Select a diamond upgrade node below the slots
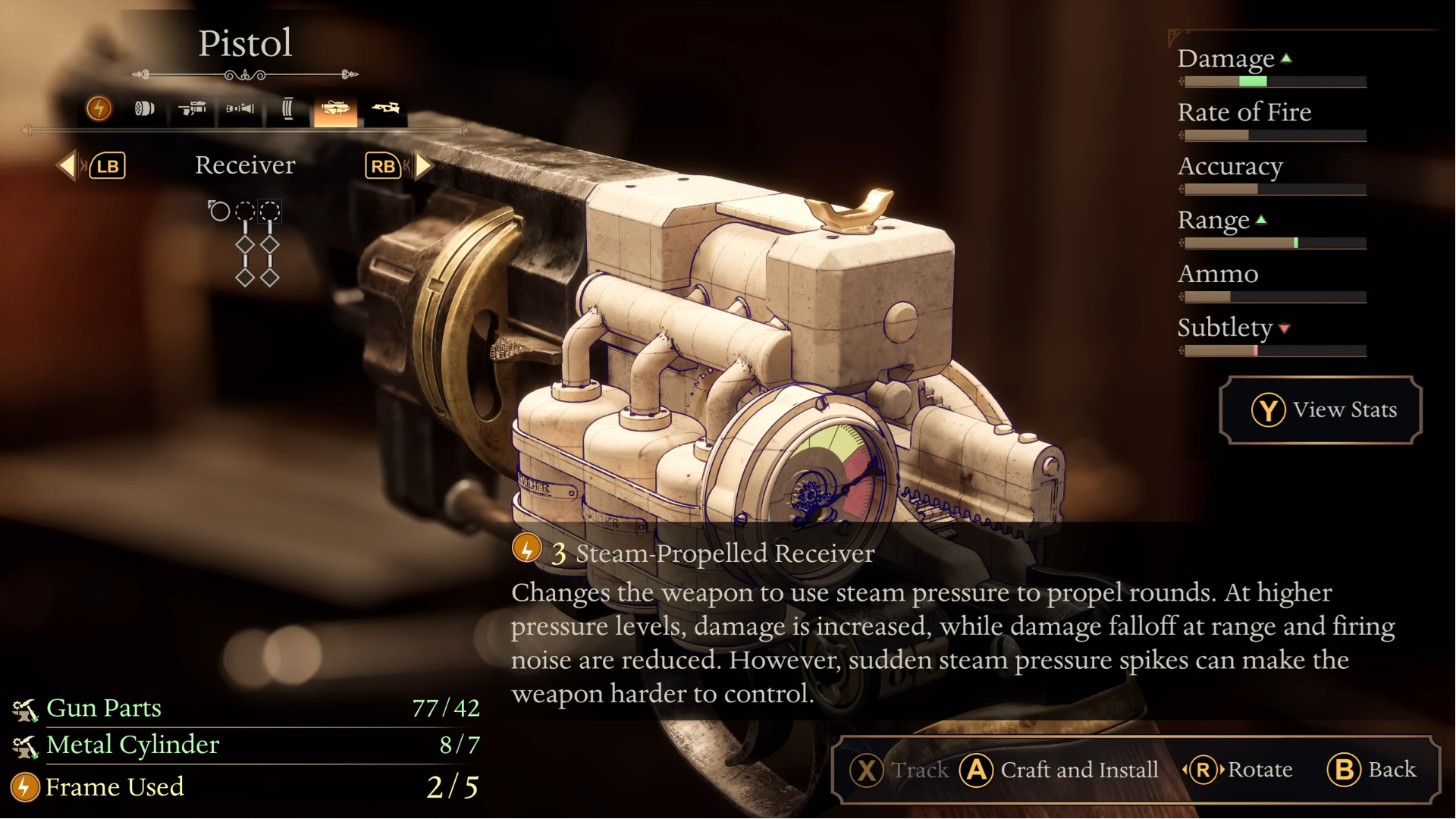Viewport: 1456px width, 819px height. (245, 244)
